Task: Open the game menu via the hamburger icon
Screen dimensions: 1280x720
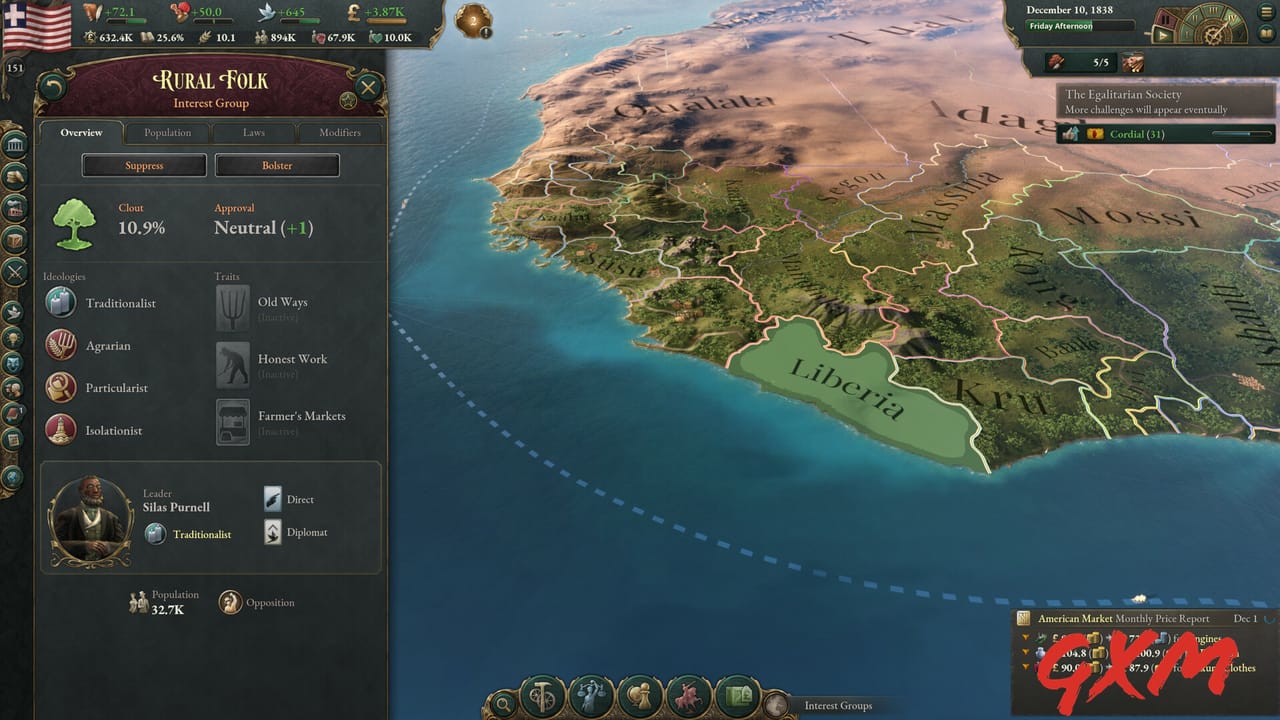Action: click(1266, 11)
